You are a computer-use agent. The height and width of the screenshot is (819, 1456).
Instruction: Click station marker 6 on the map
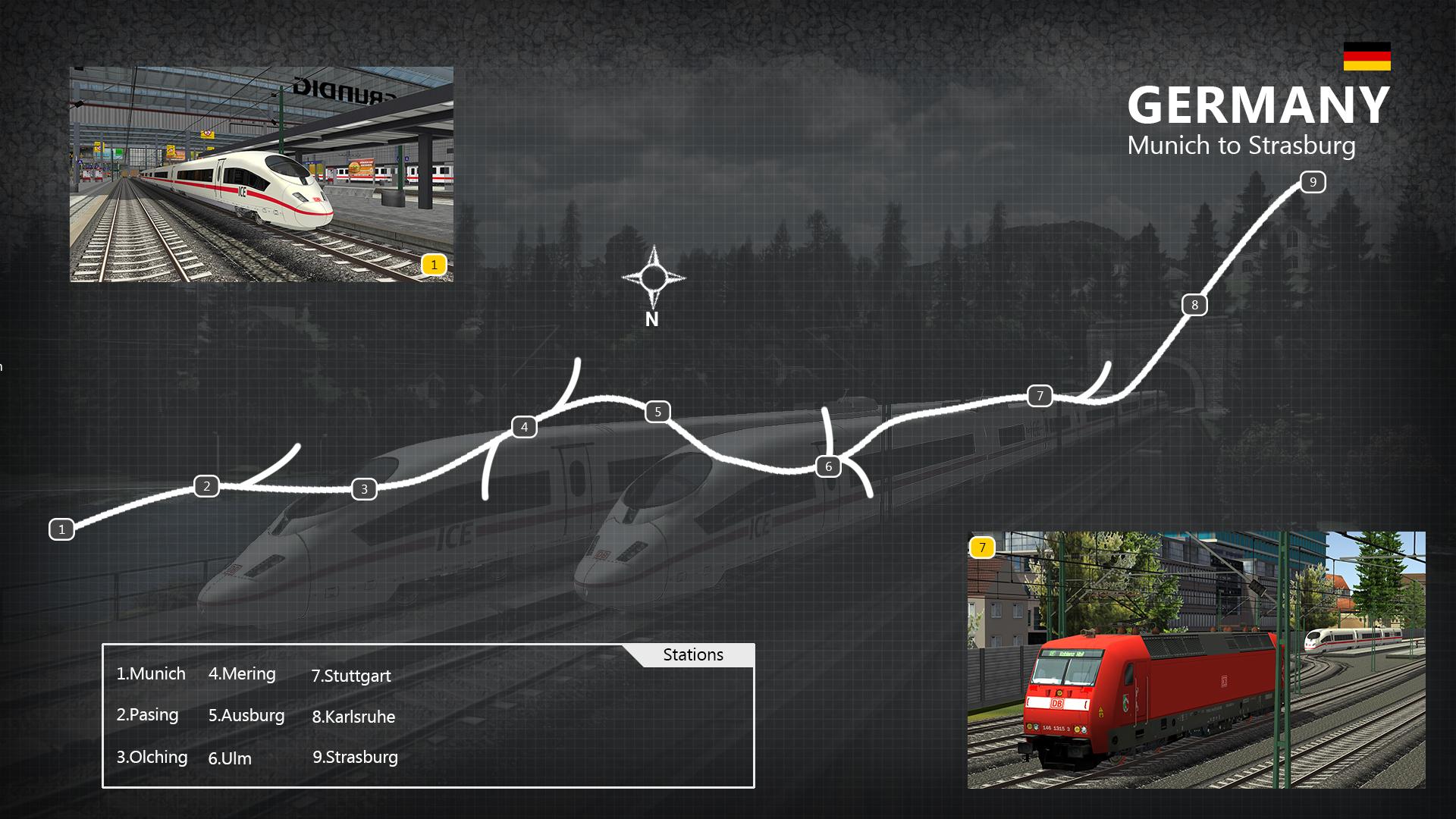pos(828,466)
